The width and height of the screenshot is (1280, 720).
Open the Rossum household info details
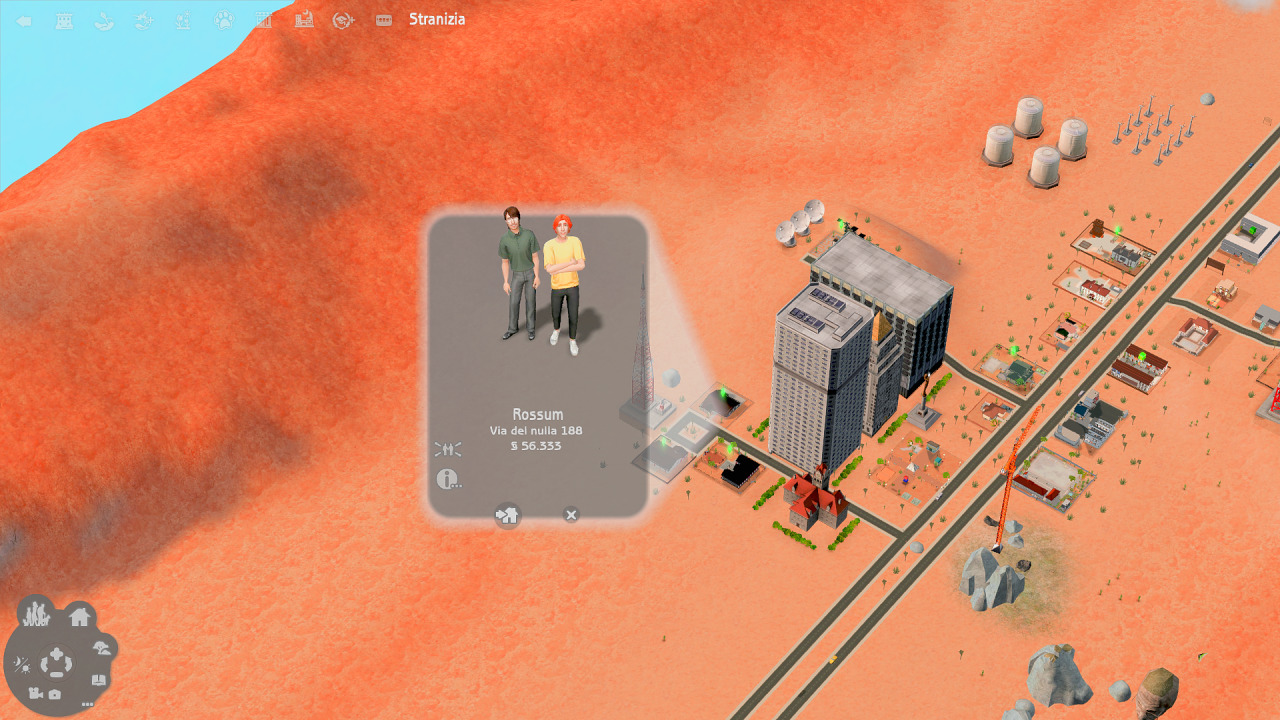[x=448, y=479]
